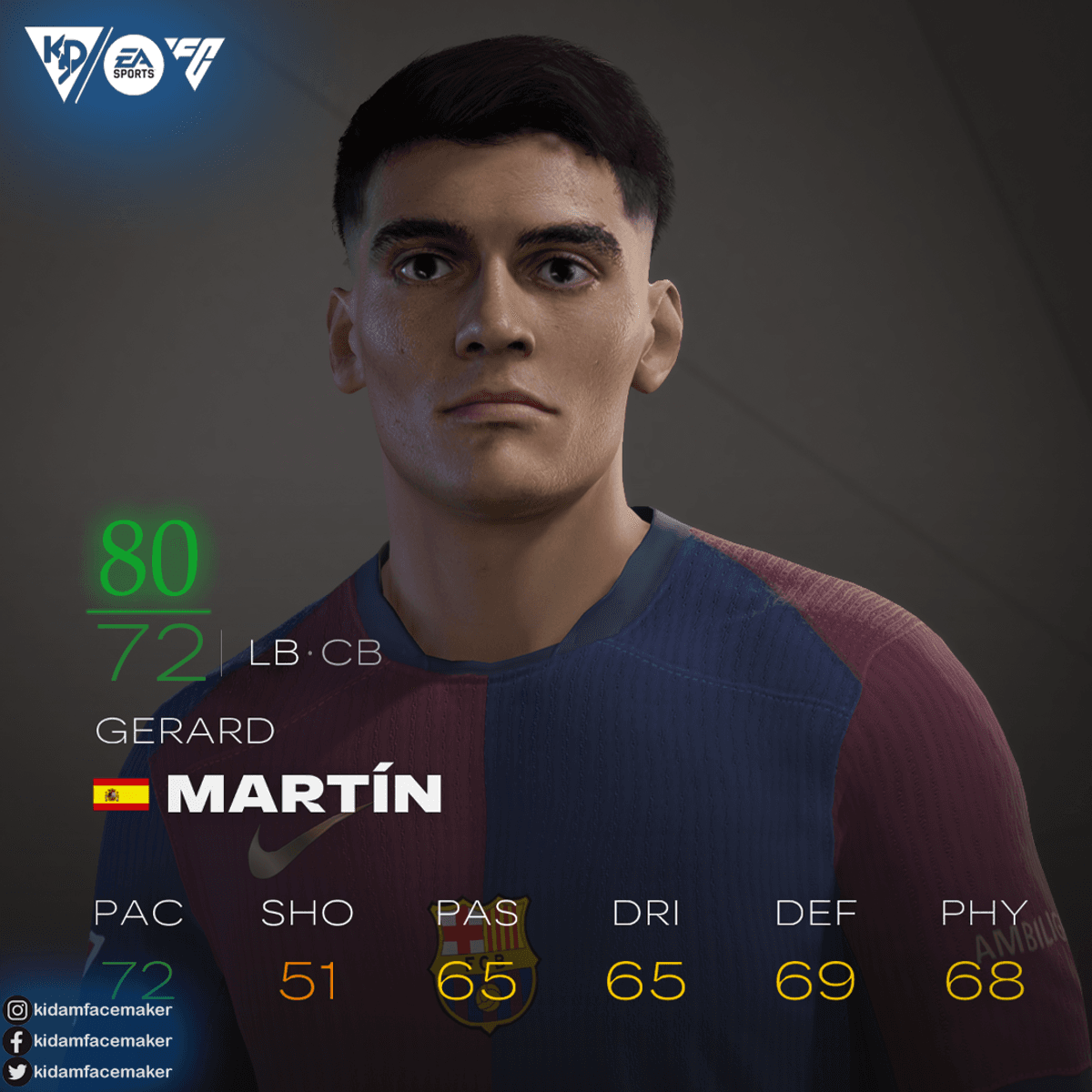Open the Twitter kidamfacemaker handle
Screen dimensions: 1092x1092
(102, 1071)
